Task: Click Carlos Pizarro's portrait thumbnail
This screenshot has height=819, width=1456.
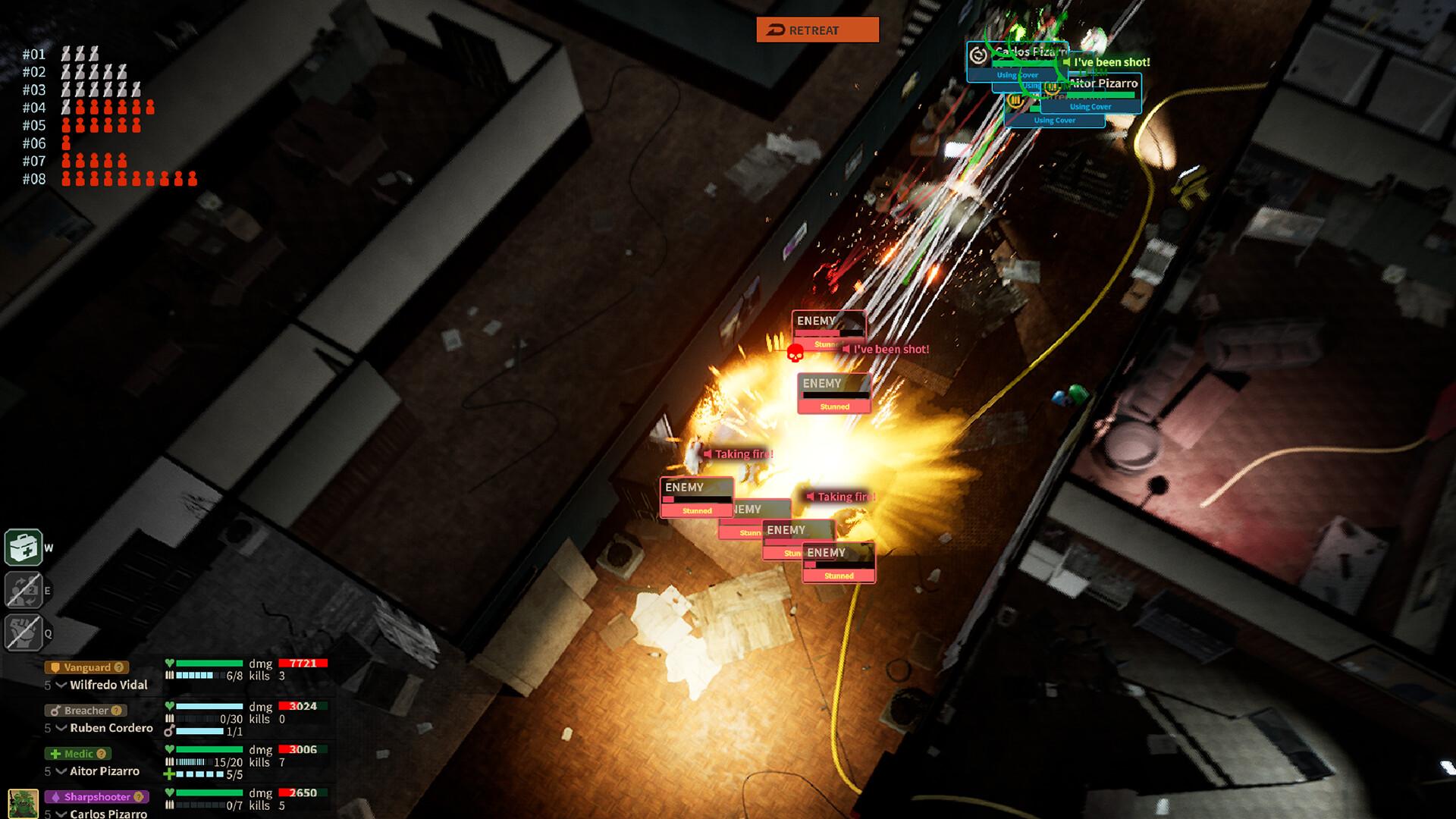Action: (24, 802)
